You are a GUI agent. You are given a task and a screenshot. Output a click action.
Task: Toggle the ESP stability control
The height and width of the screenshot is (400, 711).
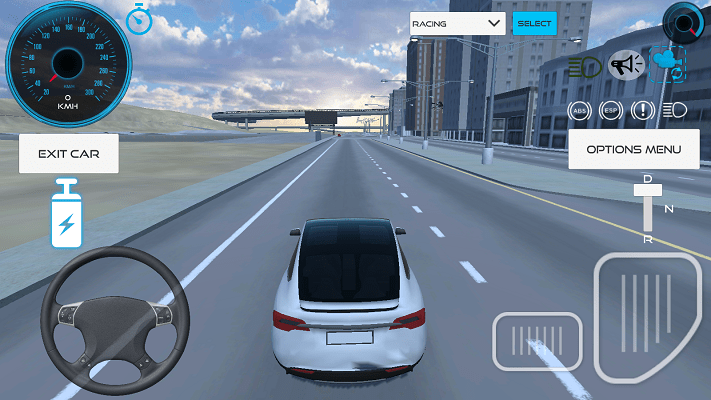610,110
